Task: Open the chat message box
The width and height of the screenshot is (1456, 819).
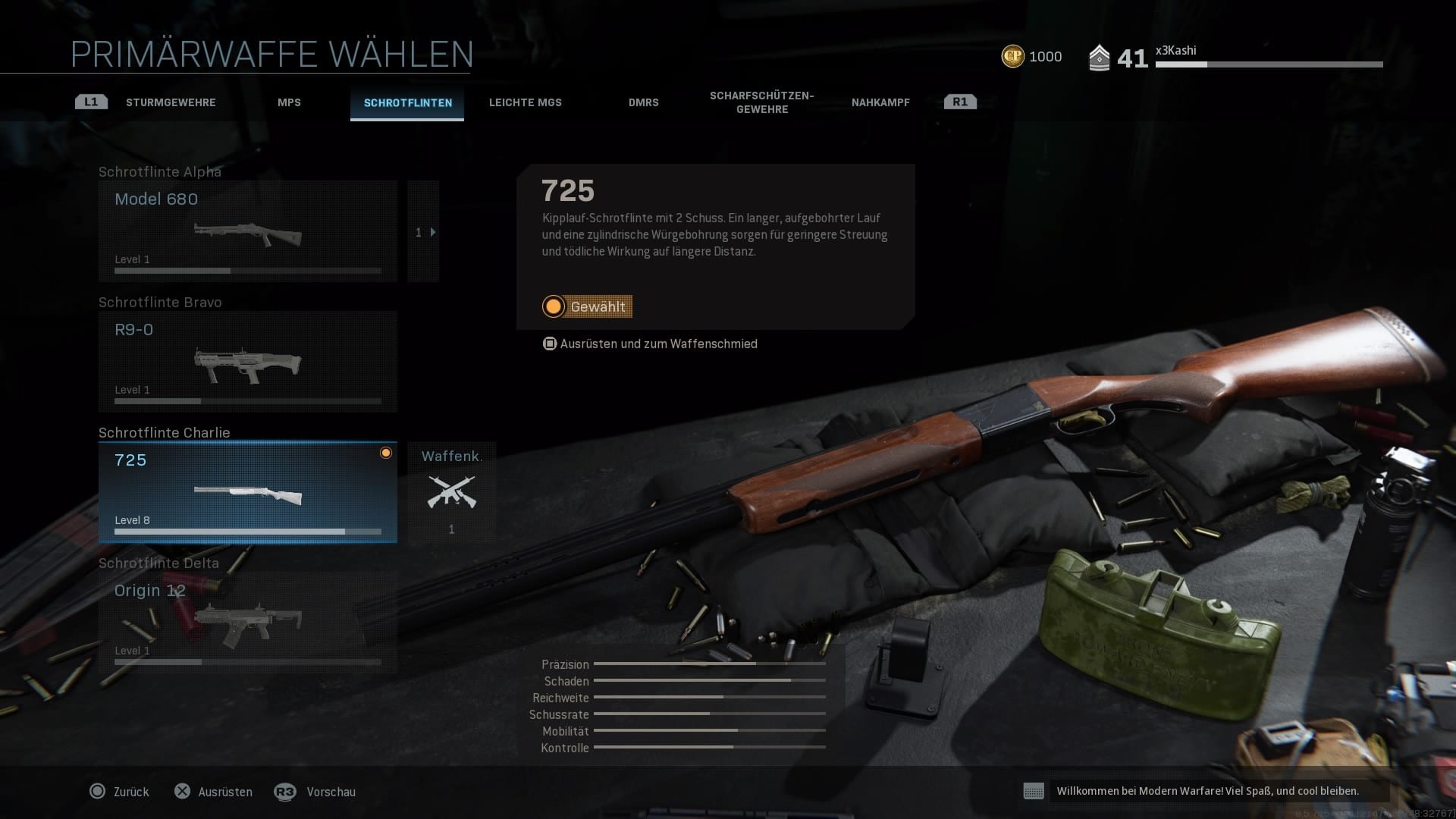Action: [x=1206, y=791]
